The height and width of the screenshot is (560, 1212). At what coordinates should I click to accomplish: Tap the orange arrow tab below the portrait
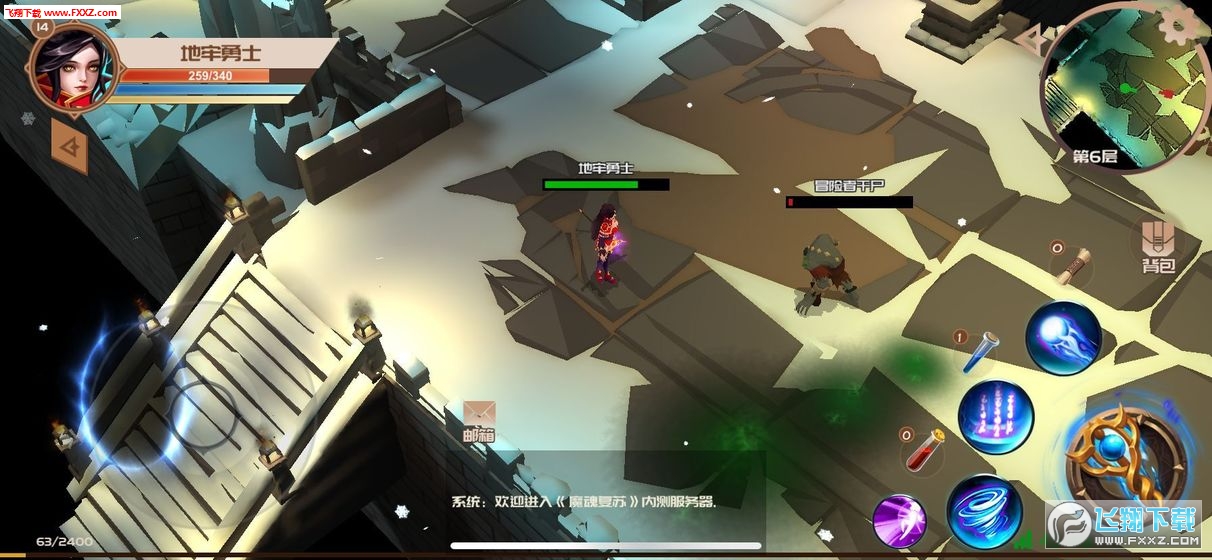coord(69,150)
